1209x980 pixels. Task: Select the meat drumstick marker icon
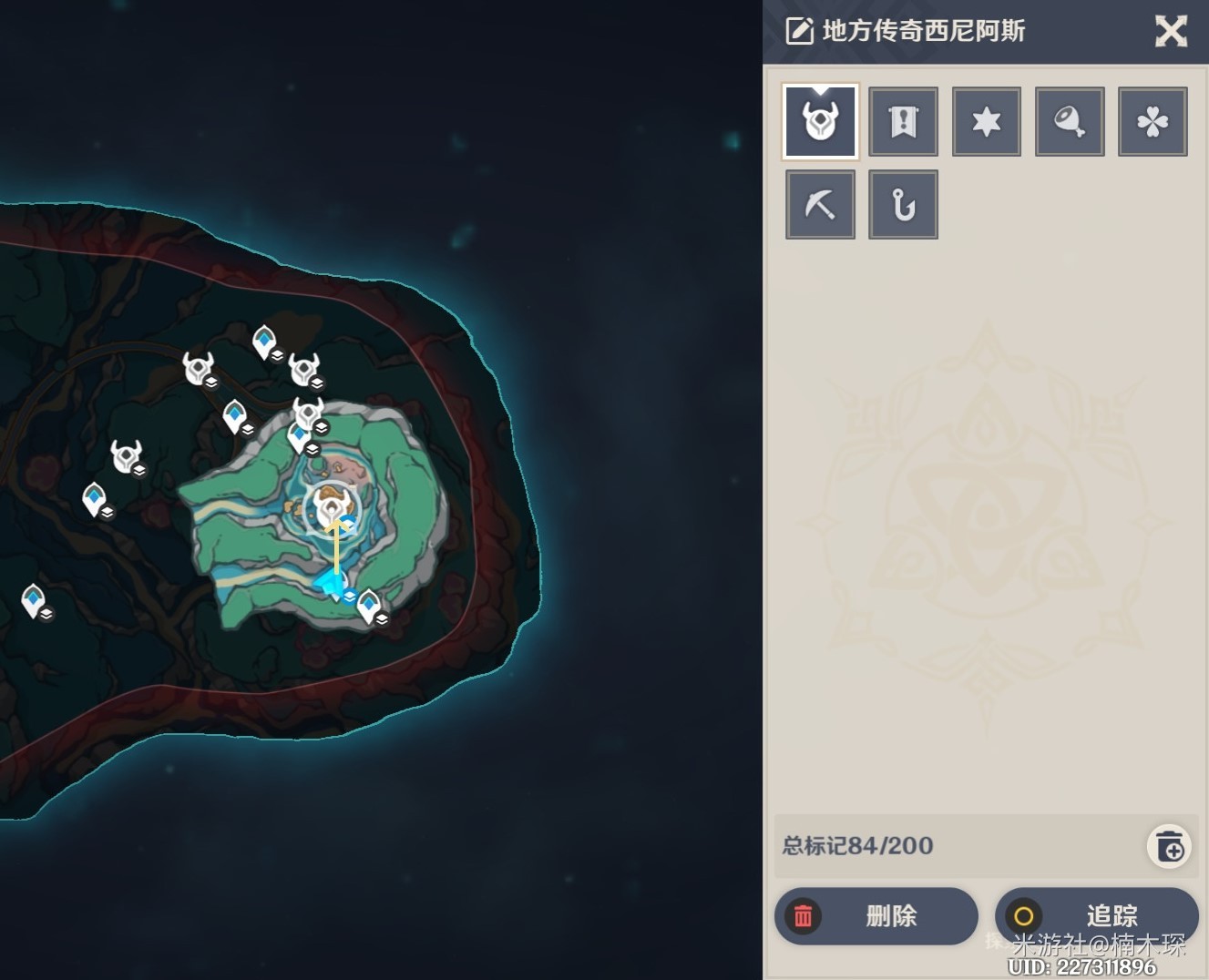(x=1070, y=121)
